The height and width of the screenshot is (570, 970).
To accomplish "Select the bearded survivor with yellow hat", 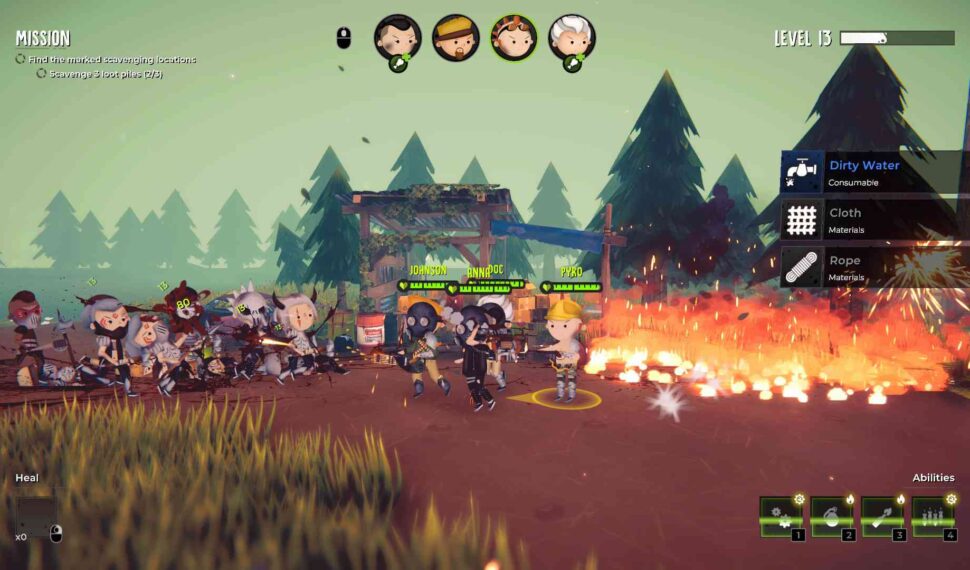I will [455, 38].
